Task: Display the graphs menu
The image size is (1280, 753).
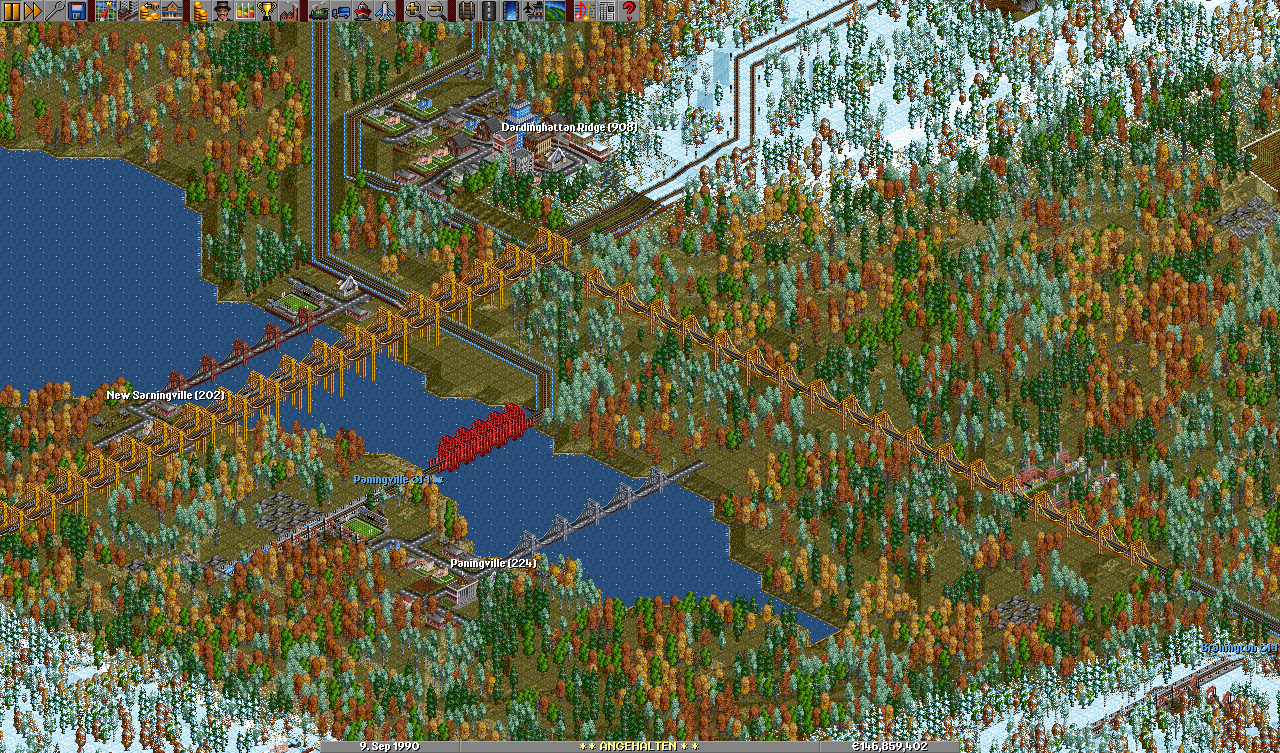Action: [x=243, y=11]
